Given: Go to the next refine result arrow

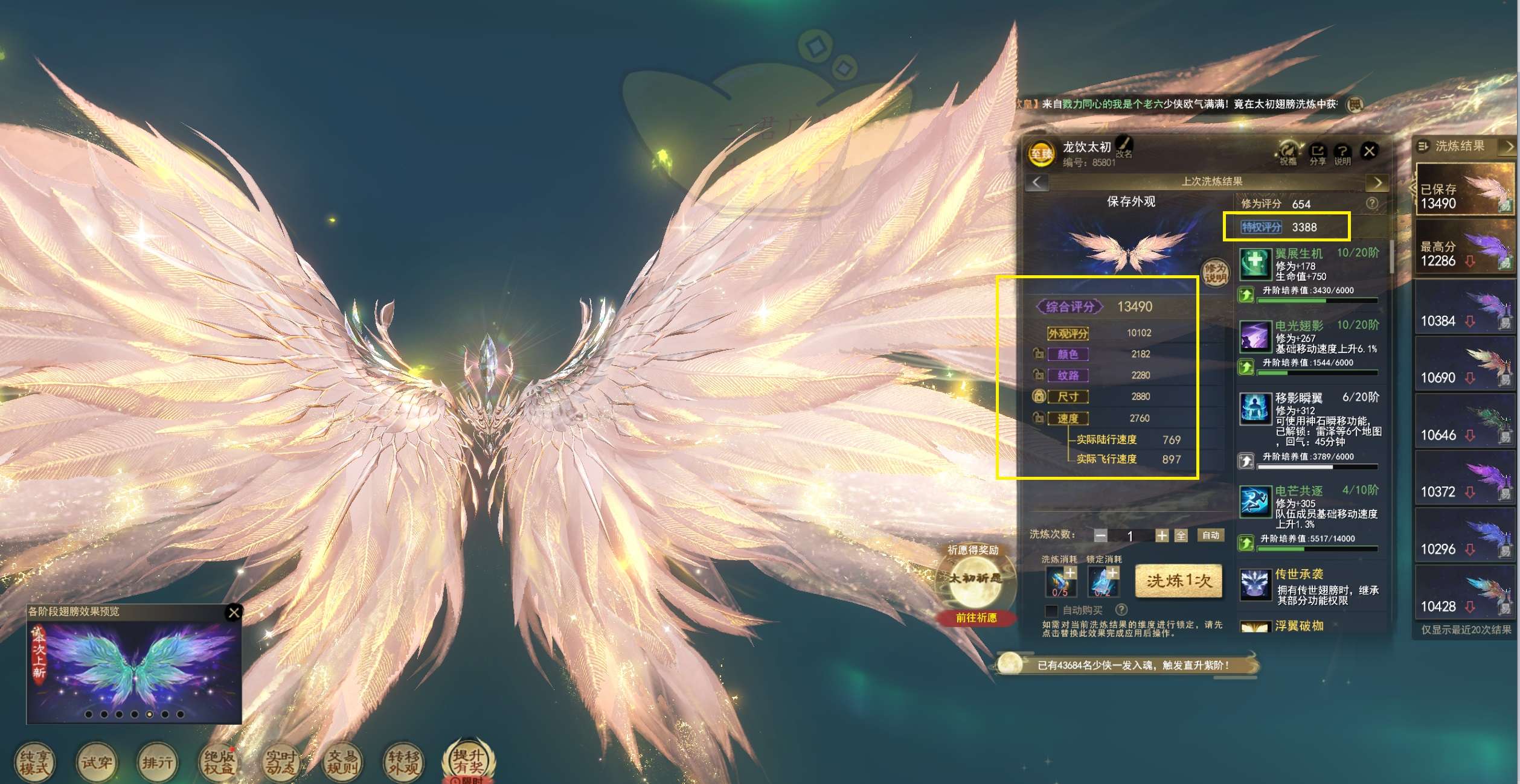Looking at the screenshot, I should tap(1377, 182).
